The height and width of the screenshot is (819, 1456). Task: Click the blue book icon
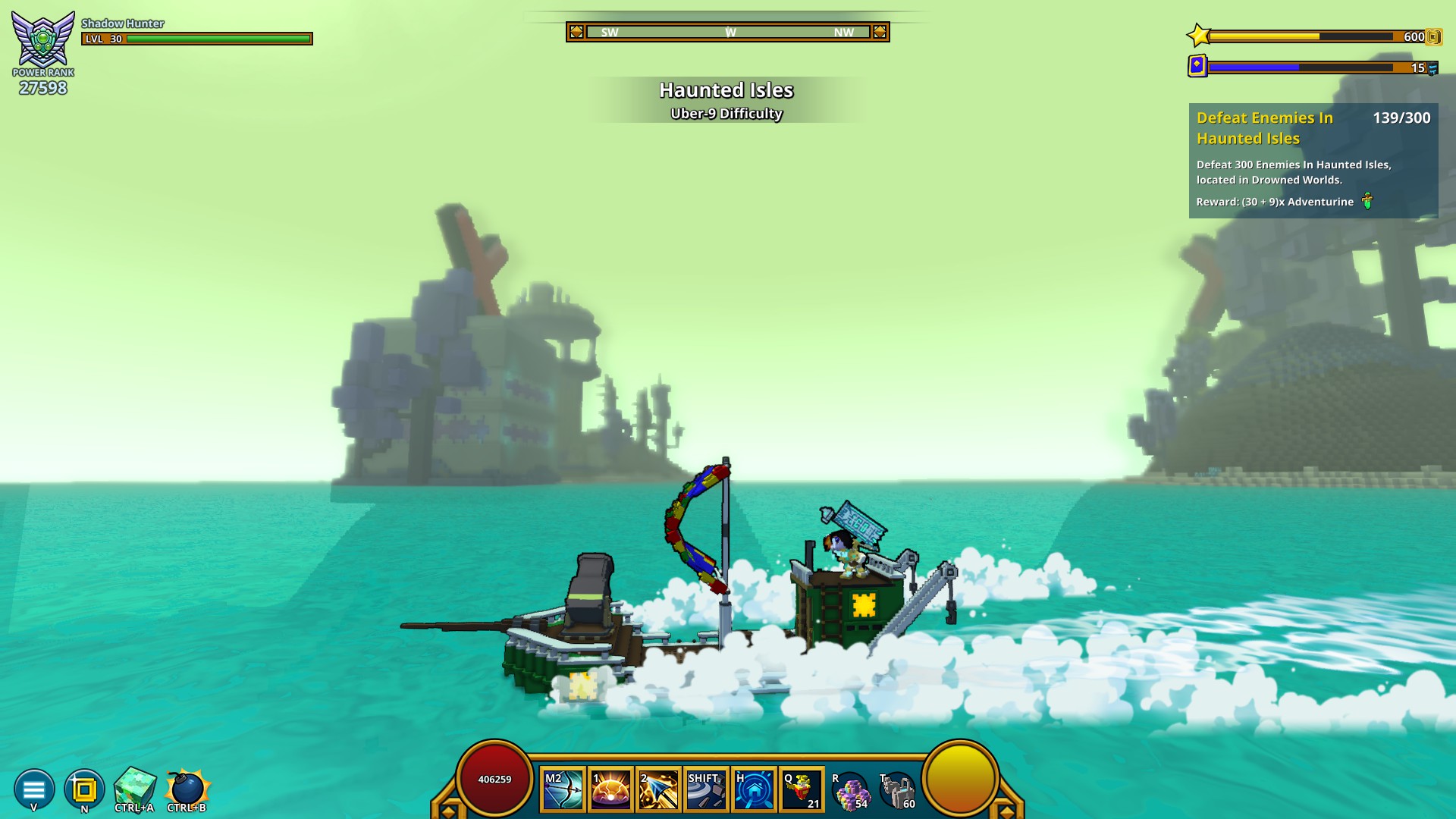(1197, 66)
